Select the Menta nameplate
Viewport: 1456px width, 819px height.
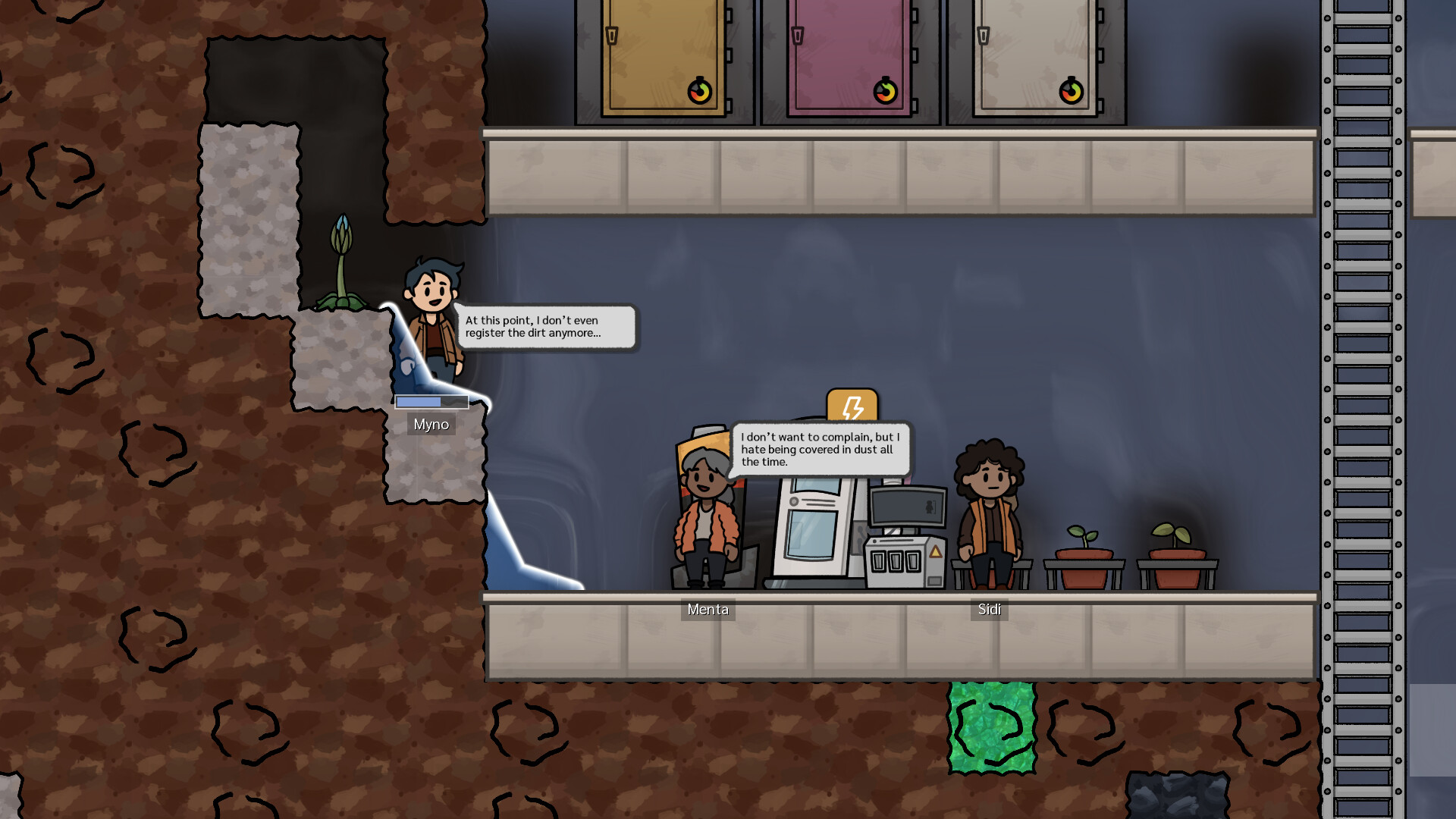pyautogui.click(x=708, y=610)
